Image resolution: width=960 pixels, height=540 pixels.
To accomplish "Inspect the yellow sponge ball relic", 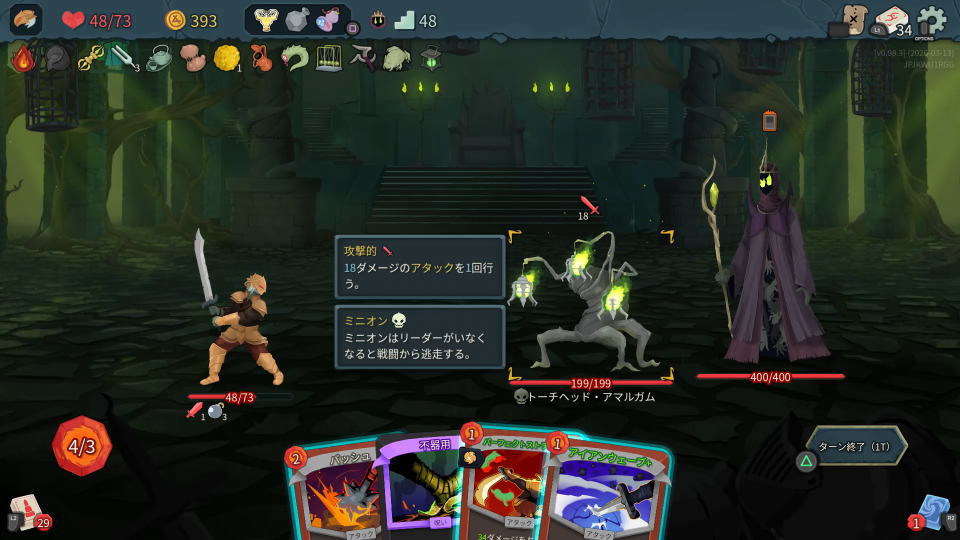I will [x=226, y=58].
